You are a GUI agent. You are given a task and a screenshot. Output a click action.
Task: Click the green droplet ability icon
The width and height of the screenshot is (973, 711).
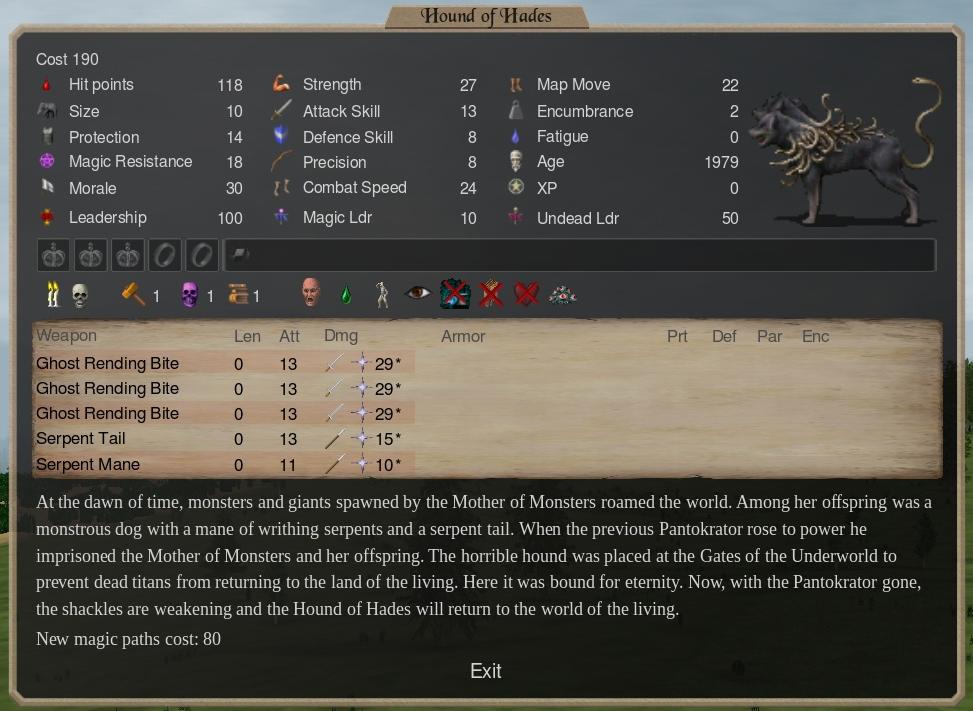346,295
